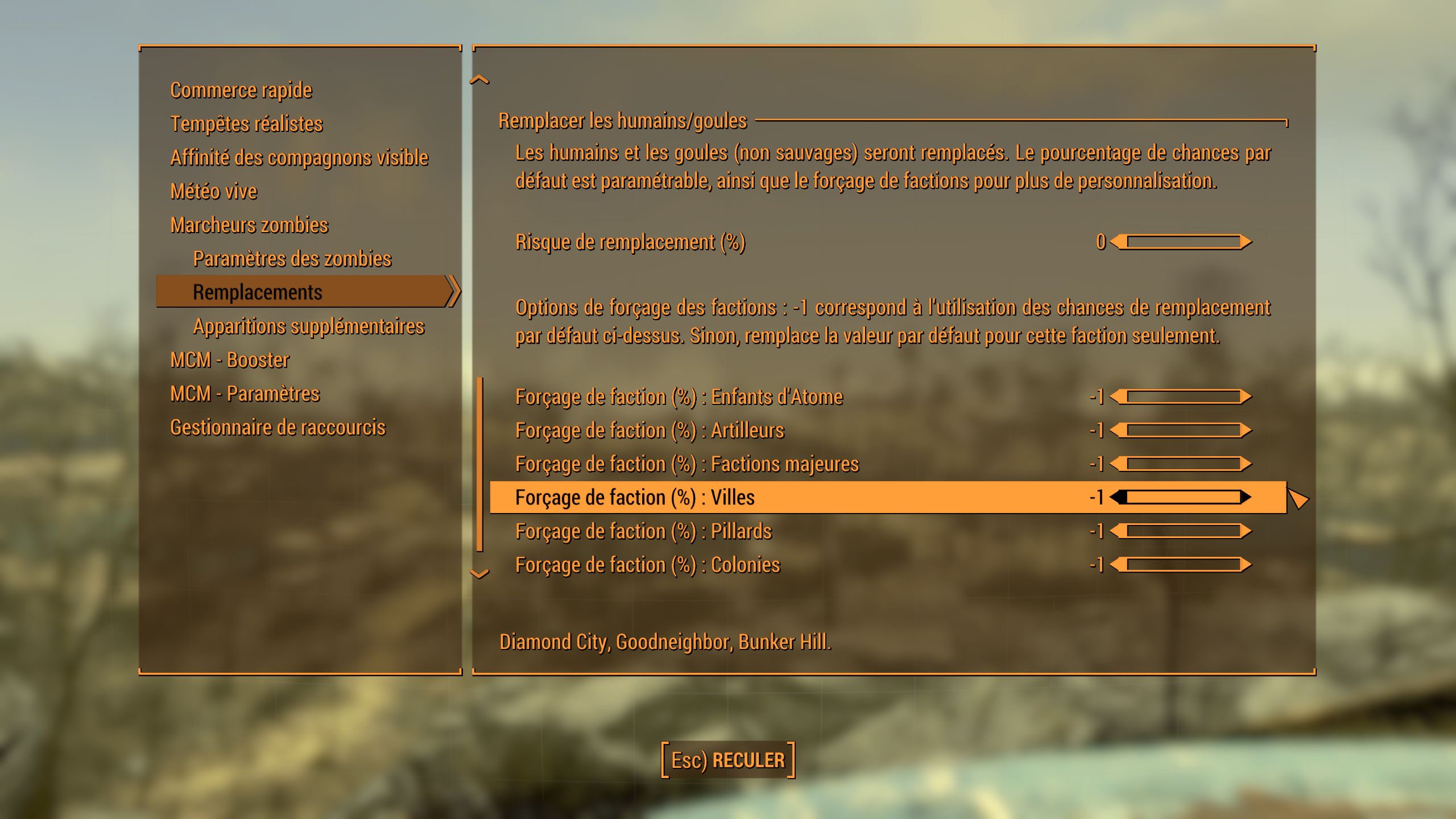Open the Gestionnaire de raccourcis

278,427
